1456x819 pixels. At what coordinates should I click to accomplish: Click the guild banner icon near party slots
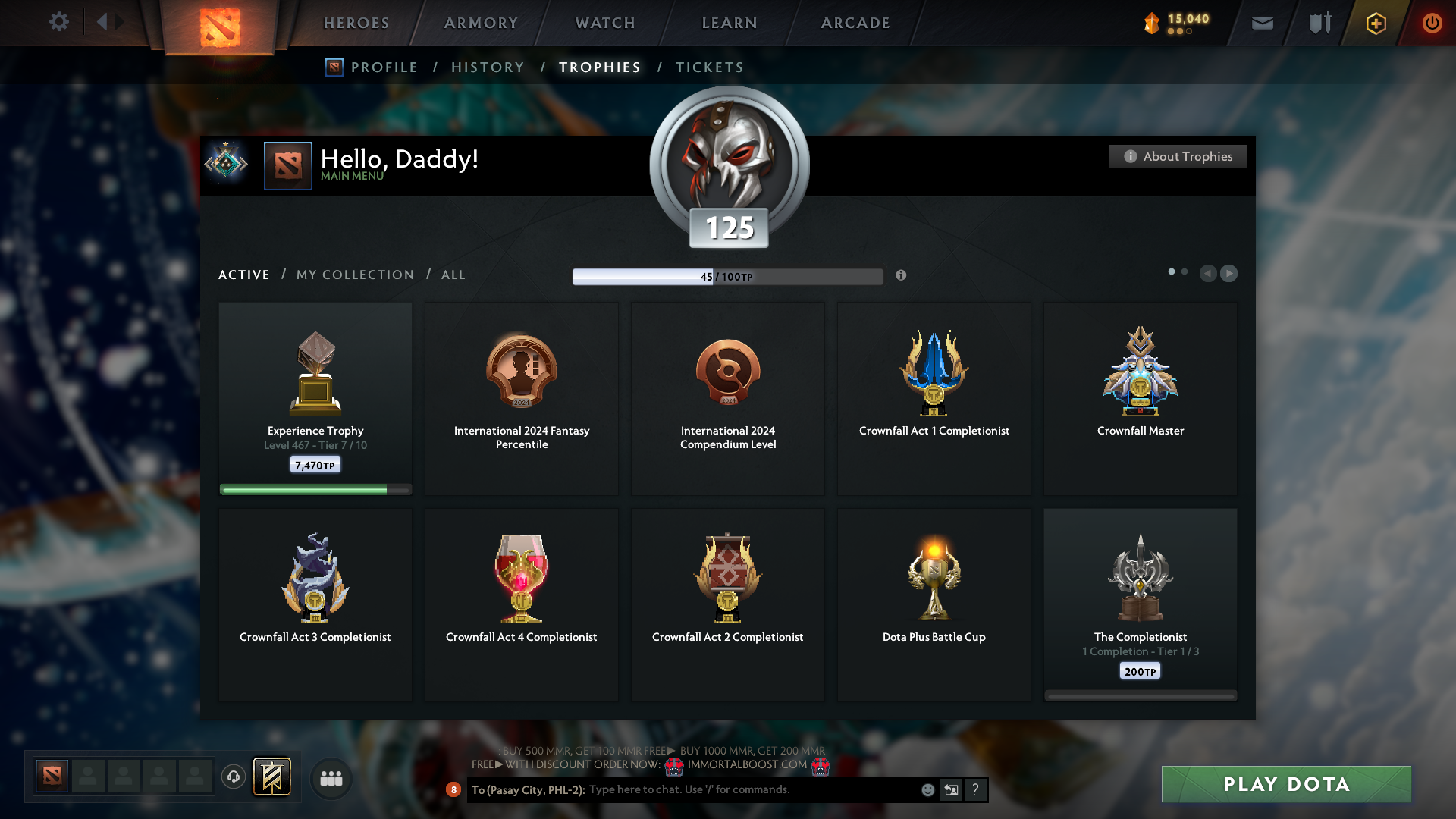[x=271, y=777]
